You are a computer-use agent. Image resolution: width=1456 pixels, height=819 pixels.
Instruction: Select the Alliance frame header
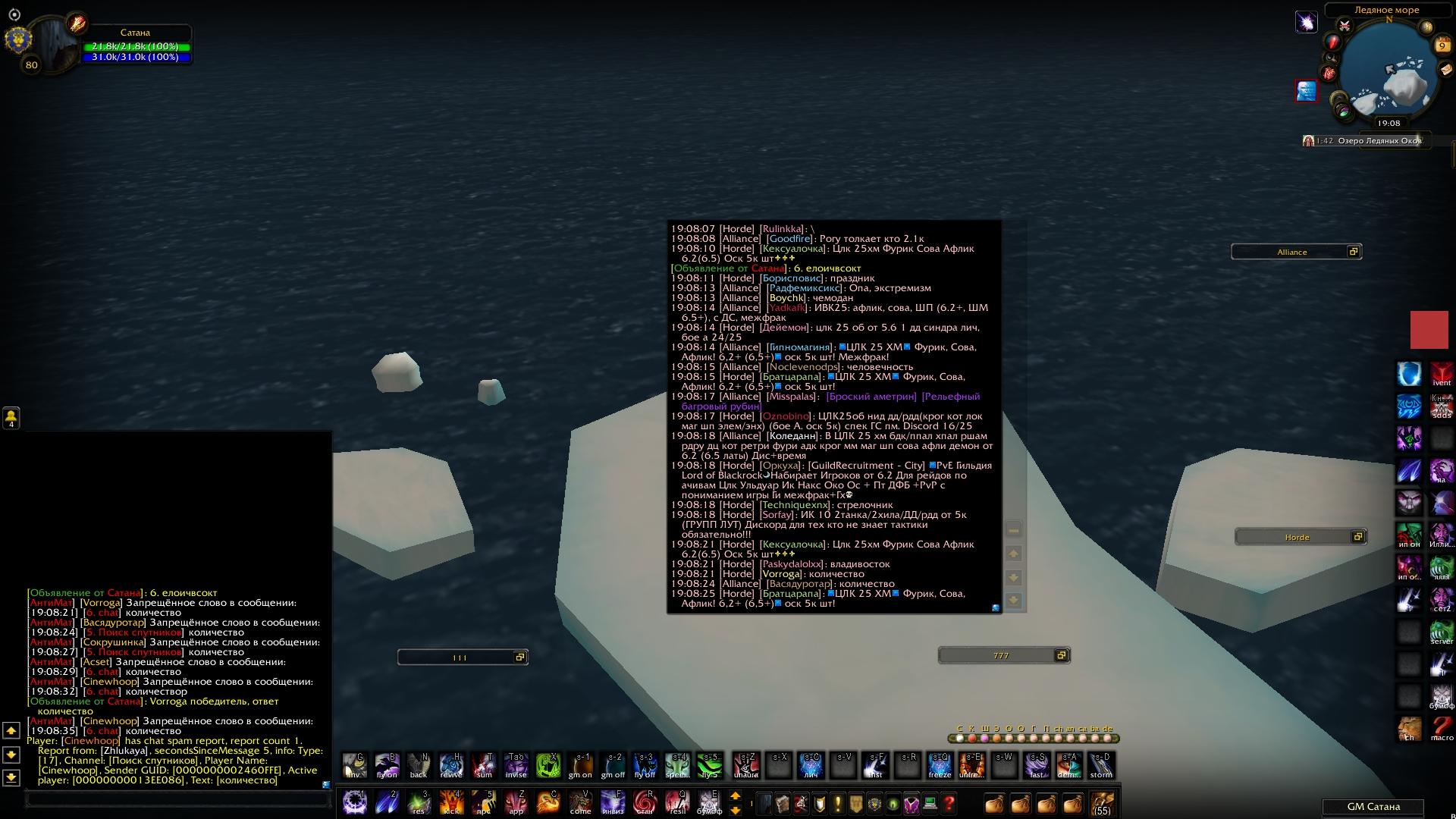pyautogui.click(x=1291, y=252)
